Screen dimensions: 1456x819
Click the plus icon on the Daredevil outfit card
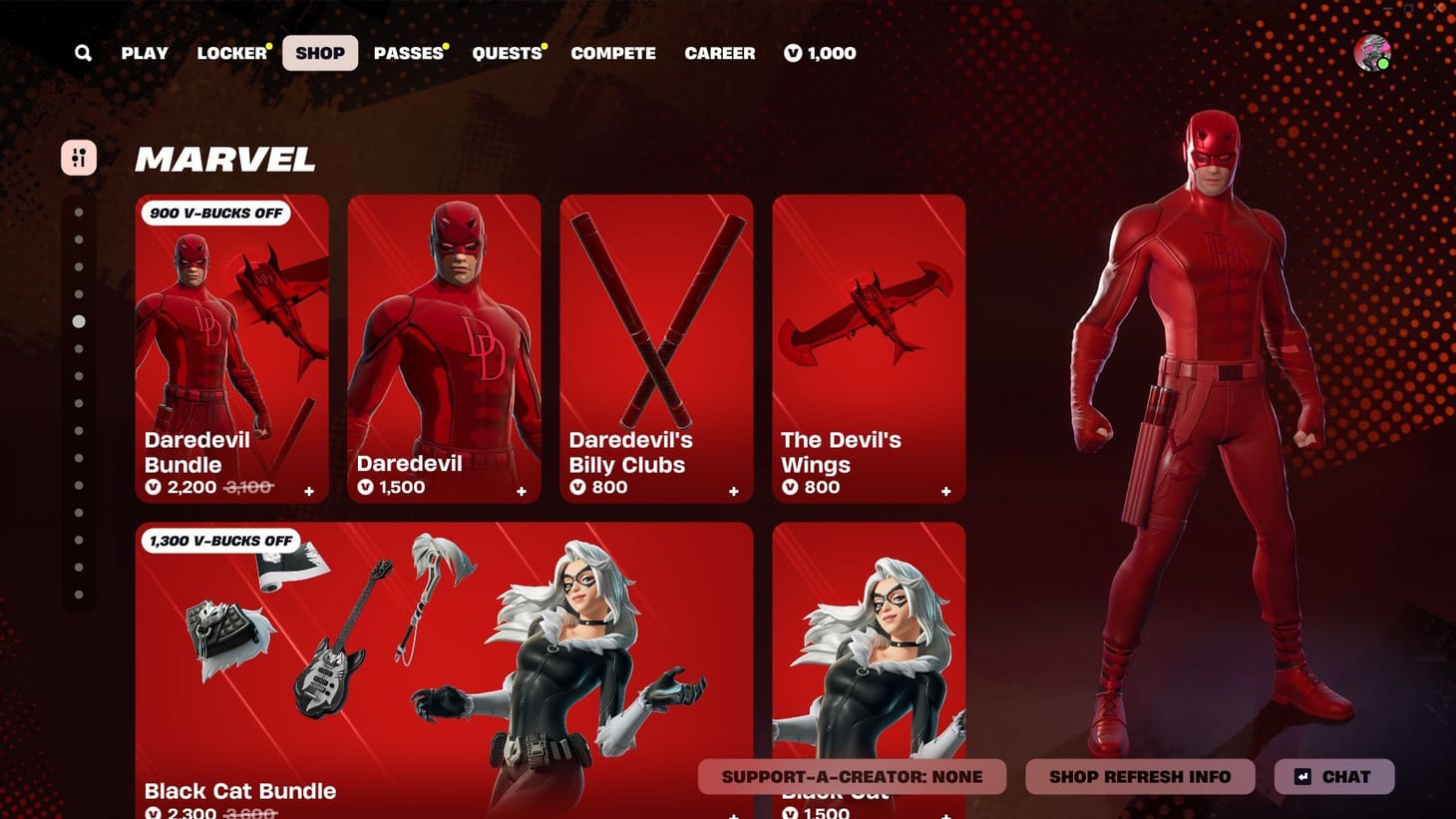521,491
